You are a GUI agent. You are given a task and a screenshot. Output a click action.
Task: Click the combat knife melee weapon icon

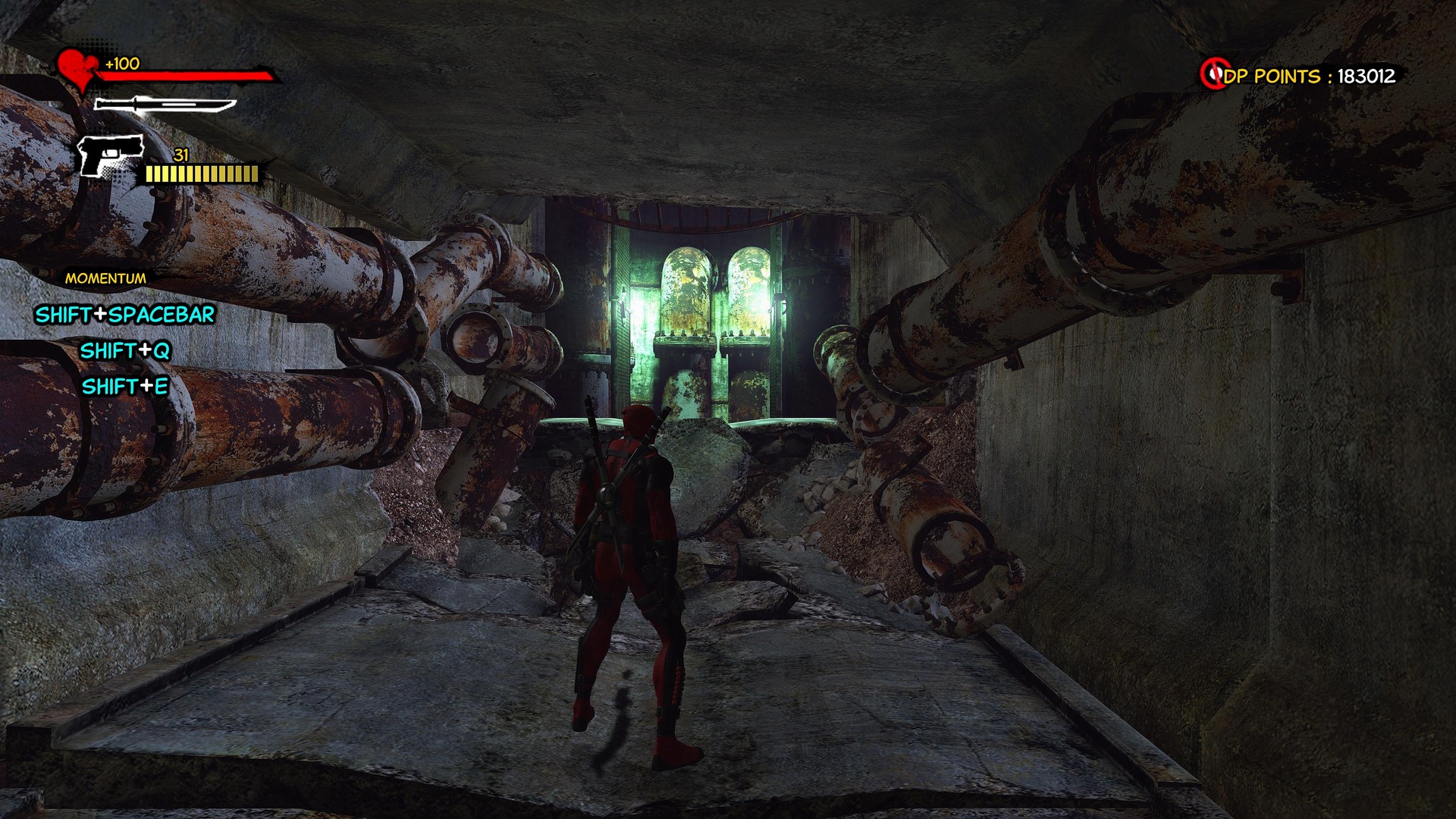click(165, 105)
